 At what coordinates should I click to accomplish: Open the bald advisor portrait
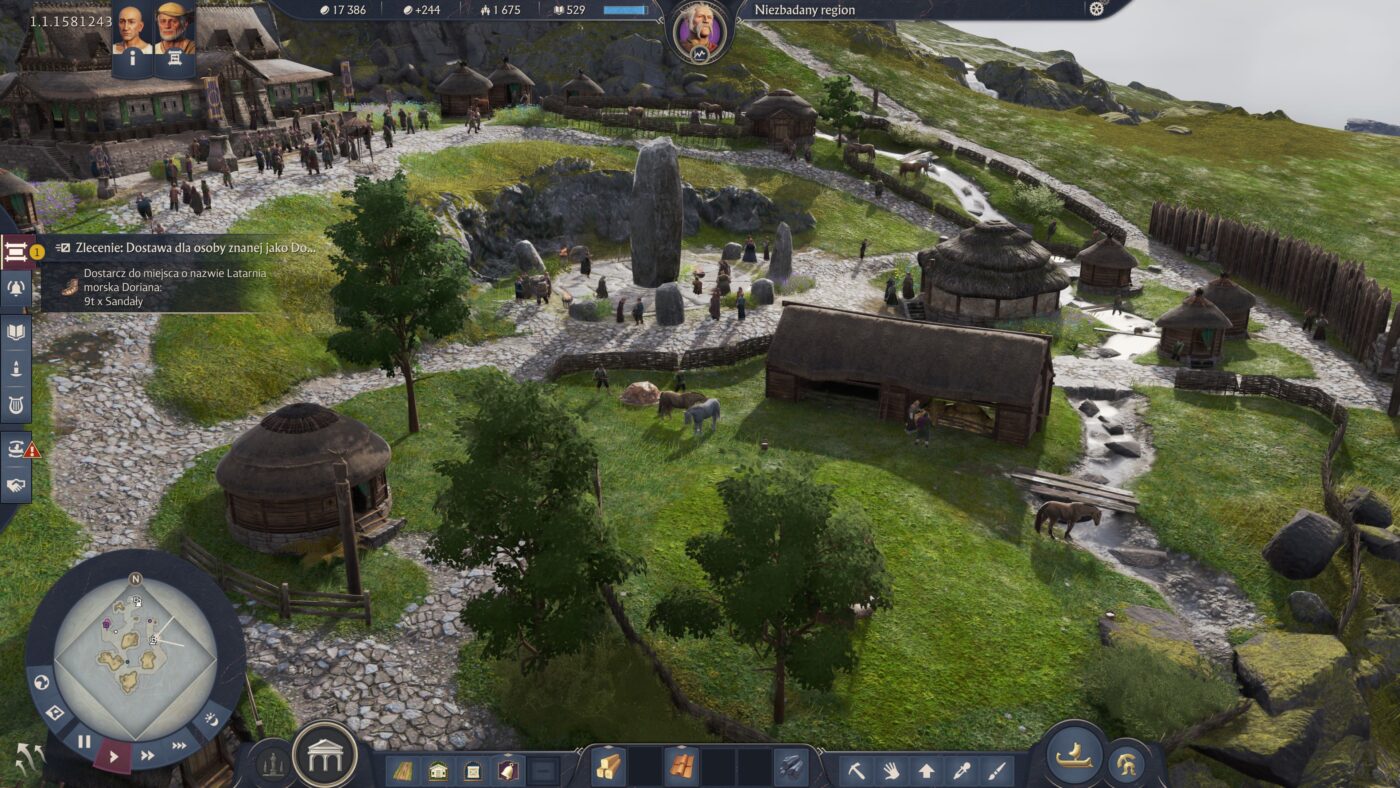click(133, 28)
